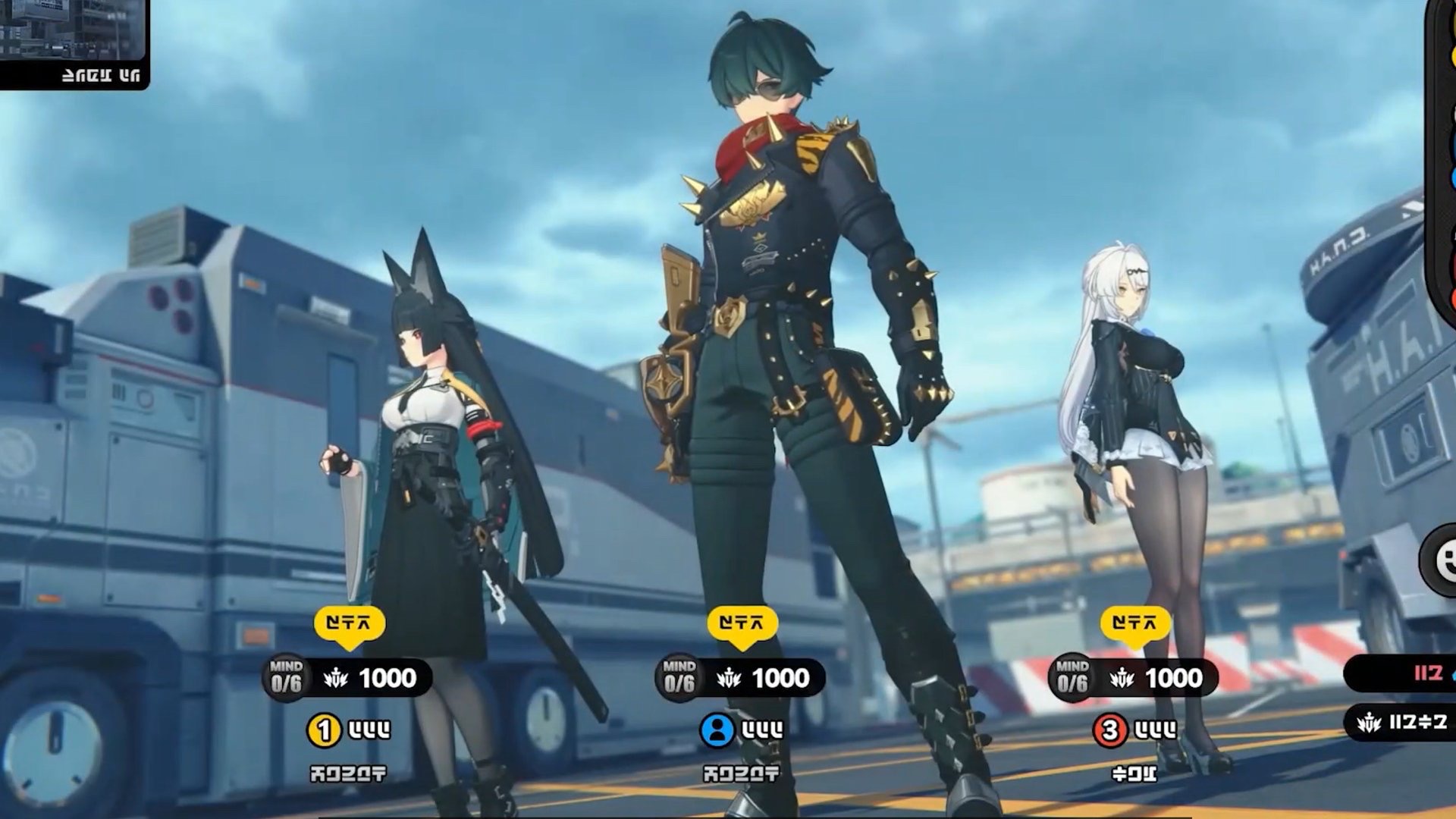
Task: Show player 3's MIND 0/6 stat panel
Action: click(x=1134, y=678)
